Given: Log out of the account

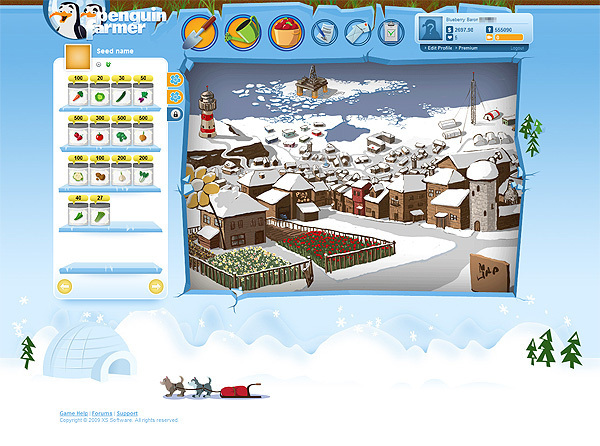Looking at the screenshot, I should 517,48.
